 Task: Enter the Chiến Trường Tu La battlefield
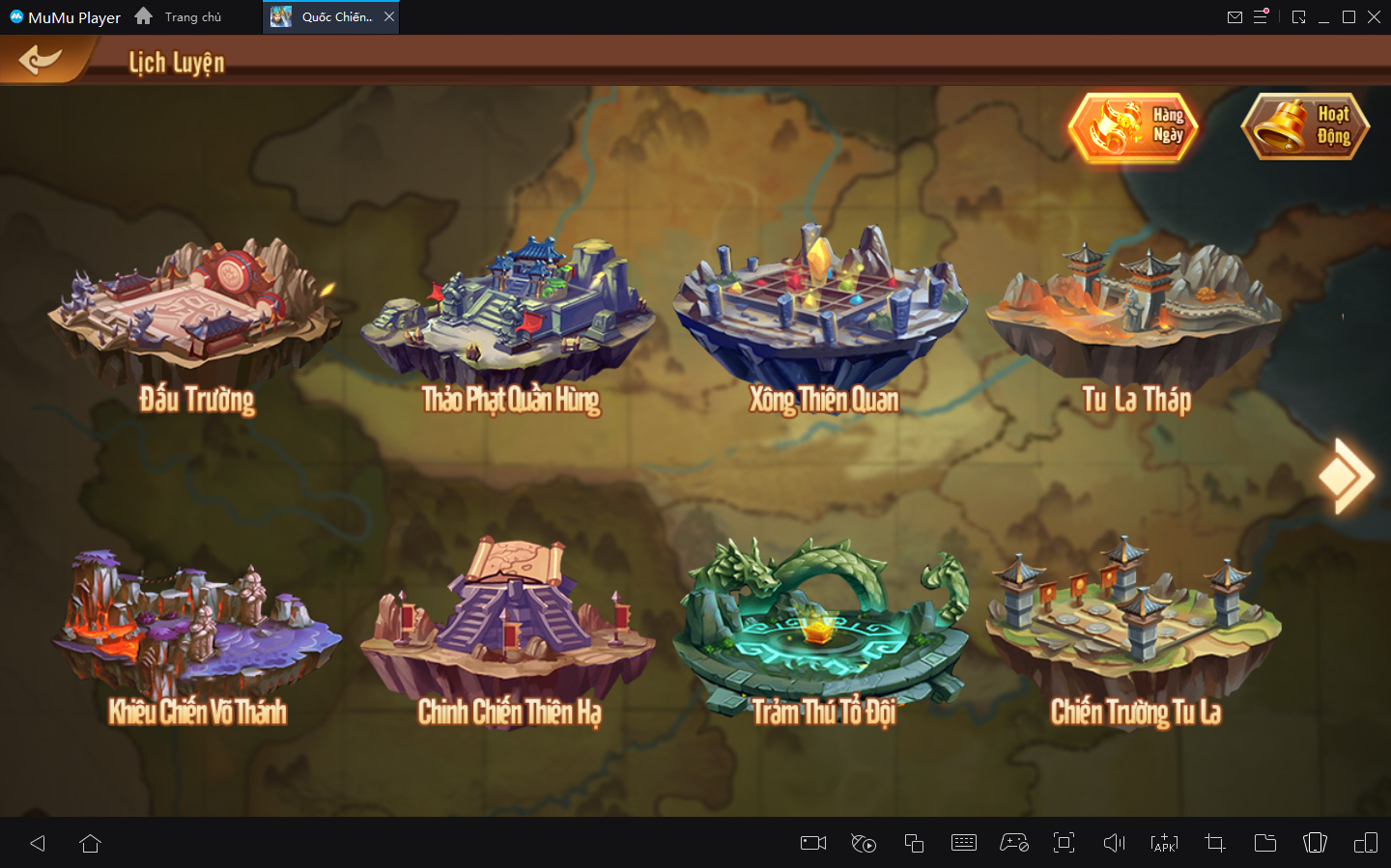tap(1135, 628)
